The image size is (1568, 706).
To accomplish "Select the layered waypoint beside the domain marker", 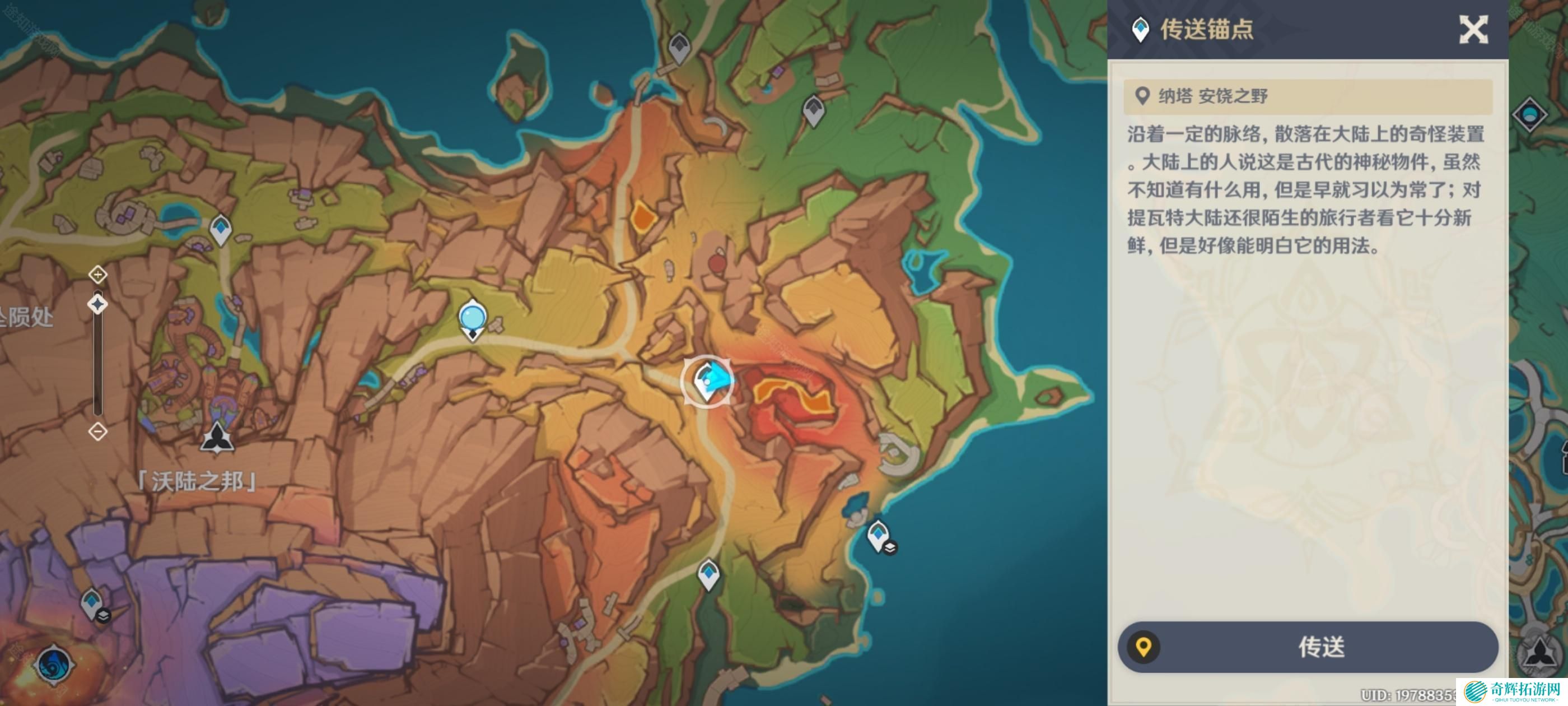I will 93,603.
